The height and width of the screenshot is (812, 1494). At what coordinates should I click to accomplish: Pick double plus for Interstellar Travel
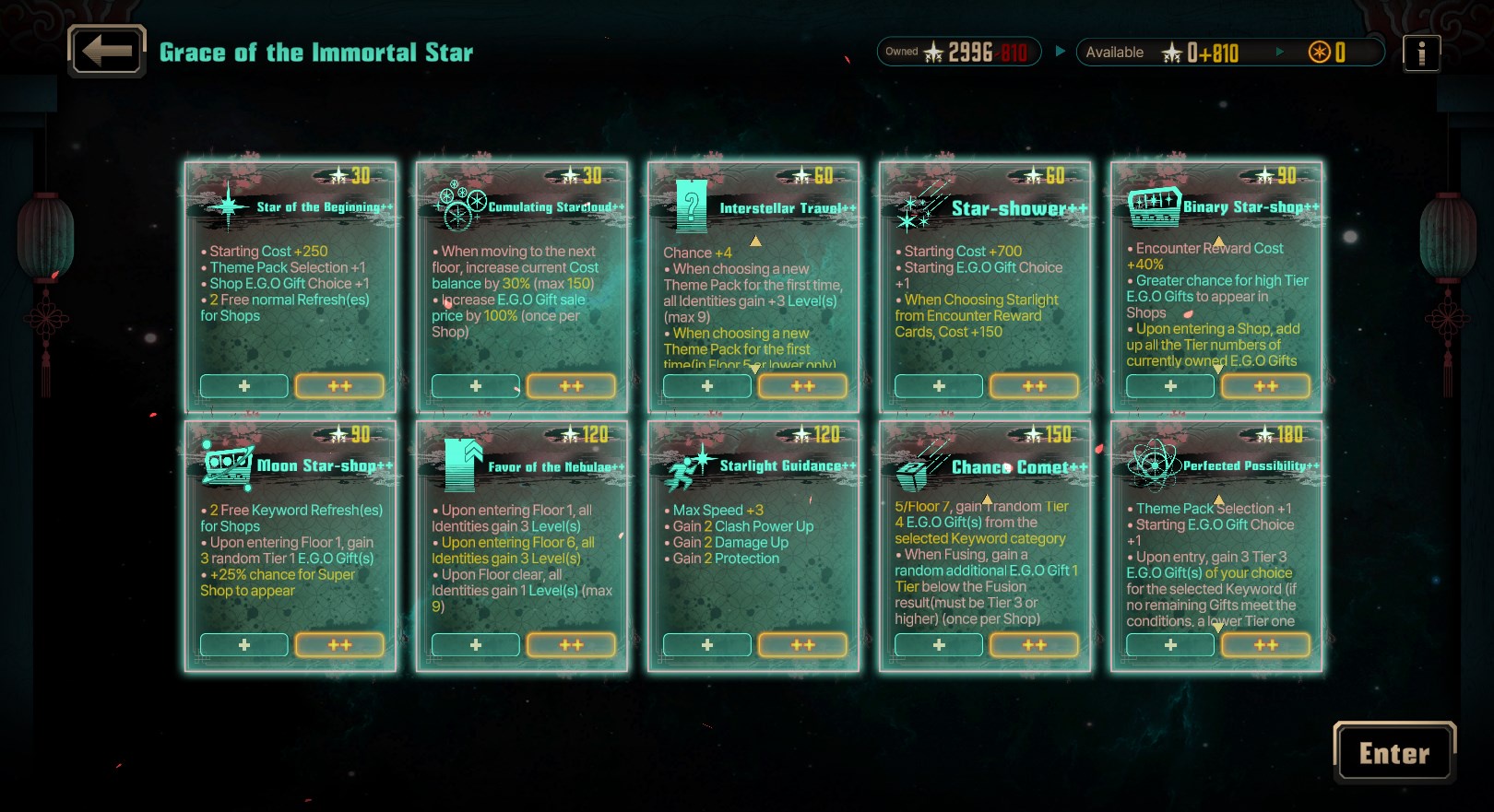pyautogui.click(x=802, y=386)
